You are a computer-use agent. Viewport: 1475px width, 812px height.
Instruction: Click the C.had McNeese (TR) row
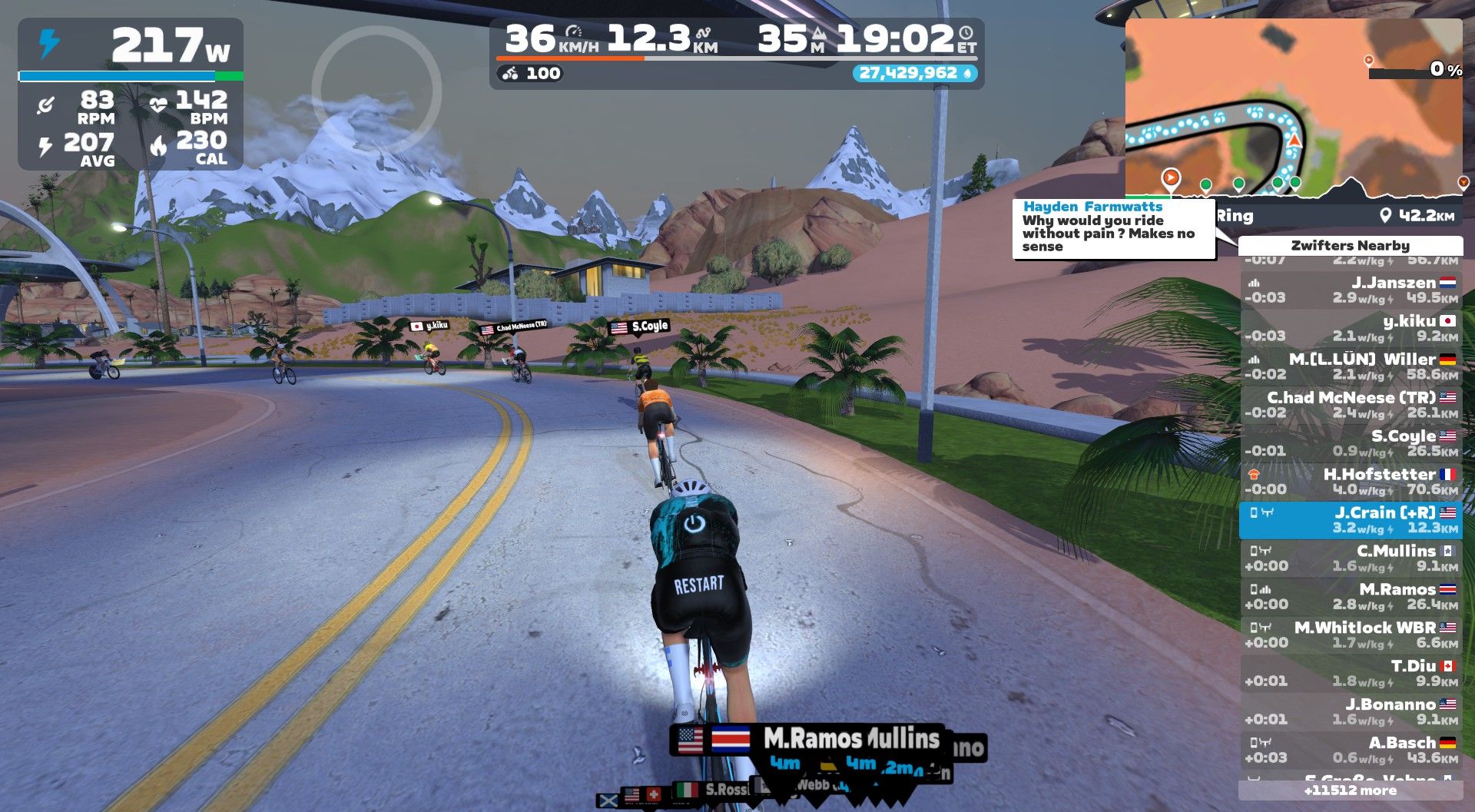(x=1351, y=406)
